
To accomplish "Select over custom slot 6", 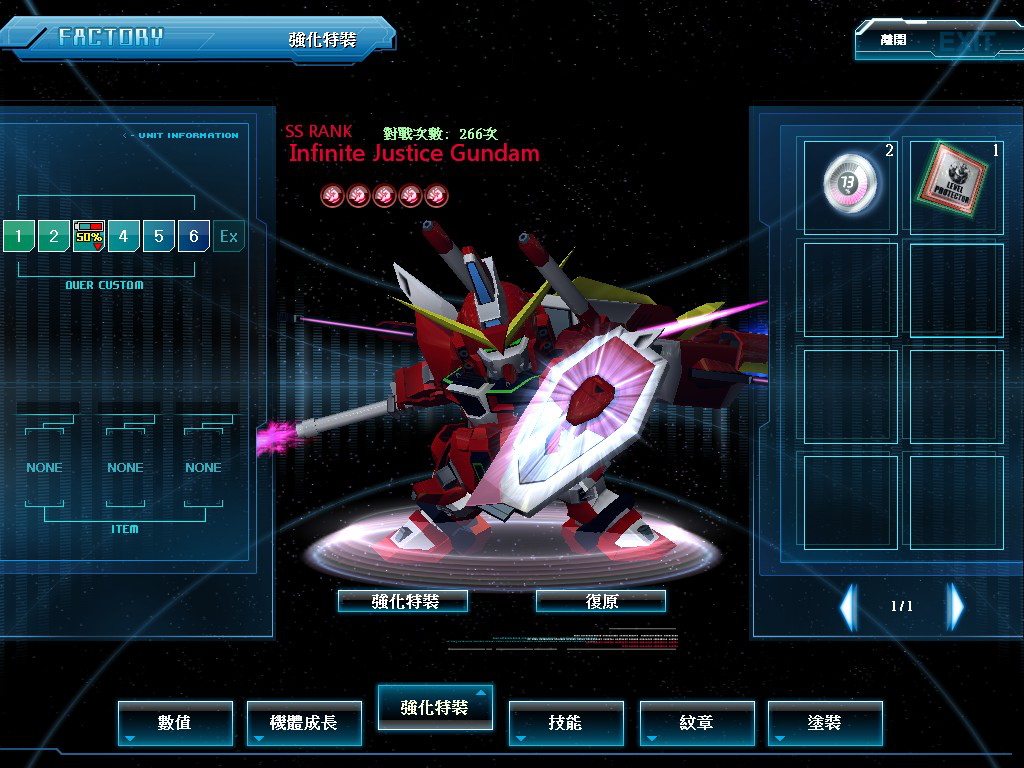I will (194, 237).
